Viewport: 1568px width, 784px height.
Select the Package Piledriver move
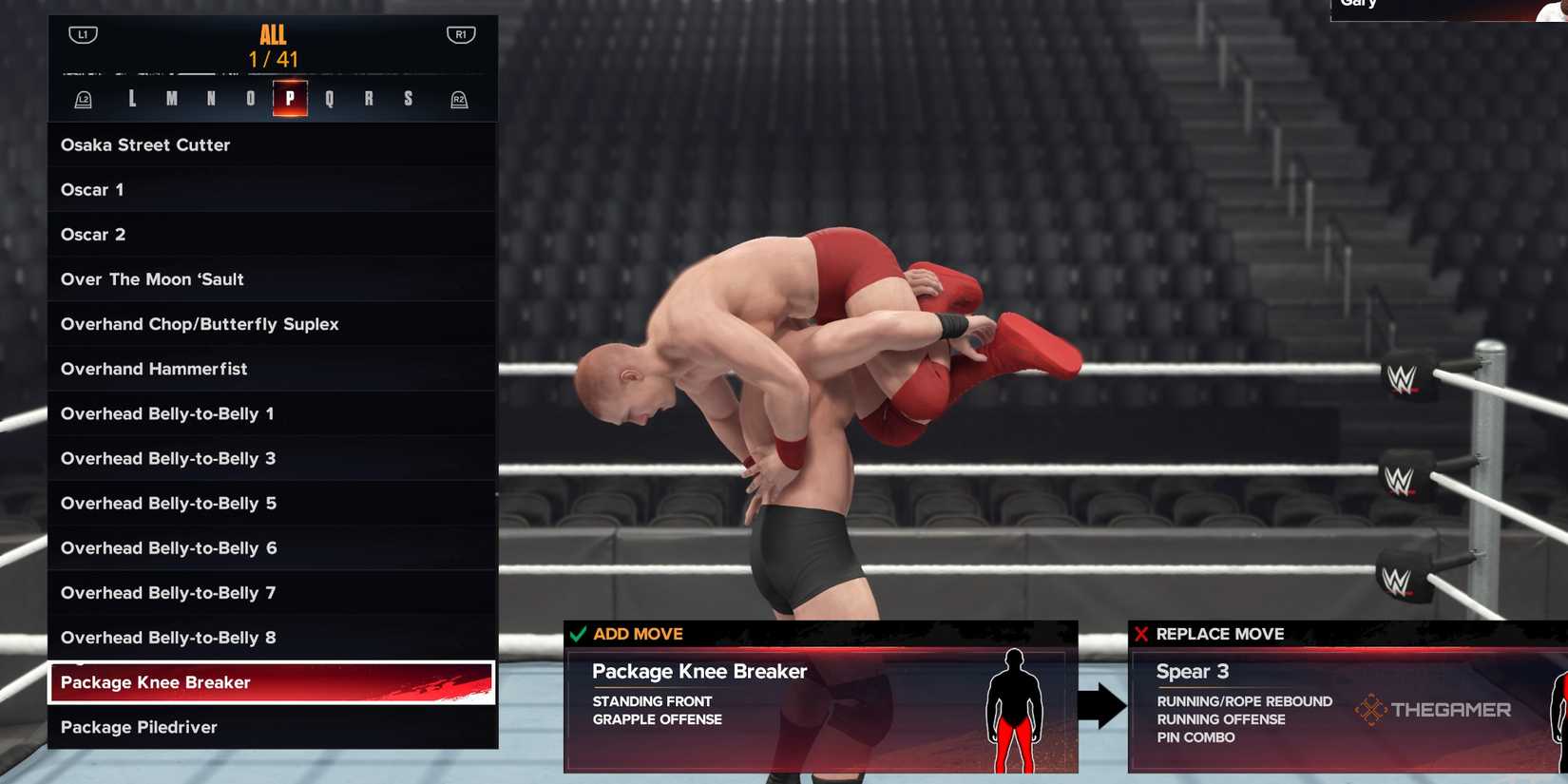point(137,727)
